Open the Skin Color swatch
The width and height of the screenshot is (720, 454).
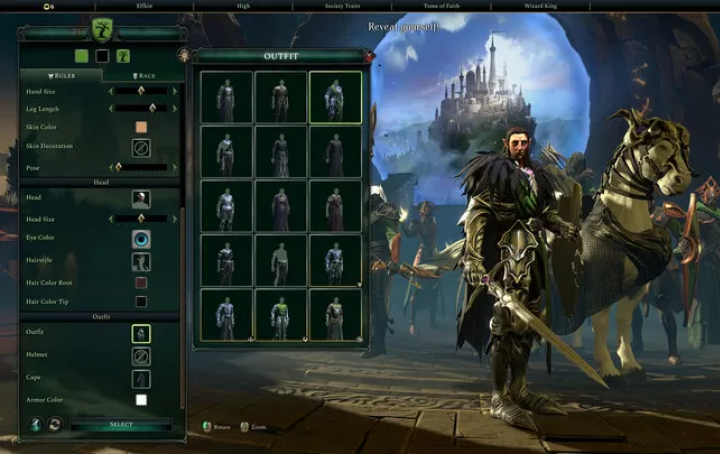pyautogui.click(x=141, y=127)
